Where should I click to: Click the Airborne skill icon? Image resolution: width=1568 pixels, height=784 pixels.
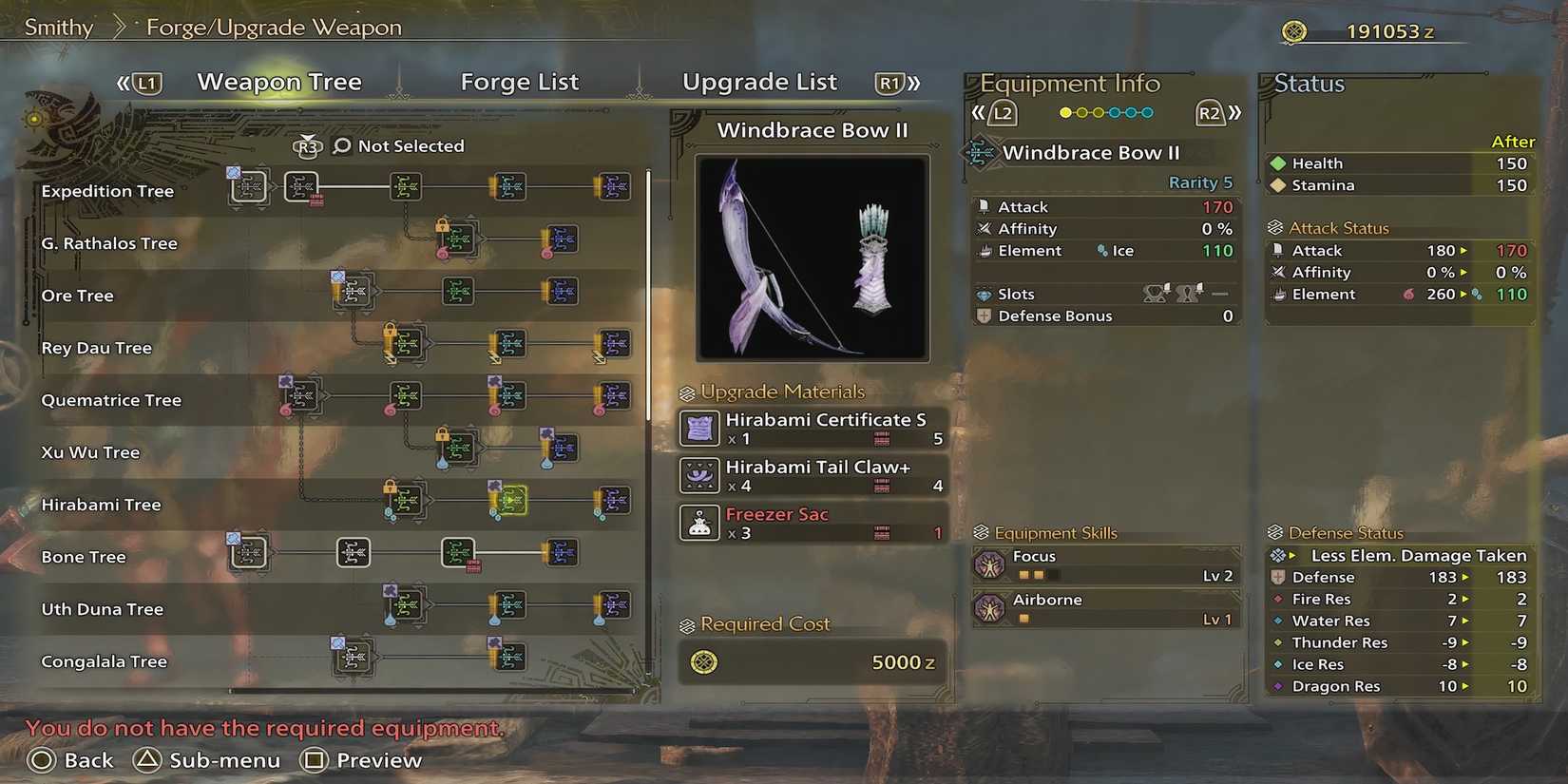click(991, 608)
